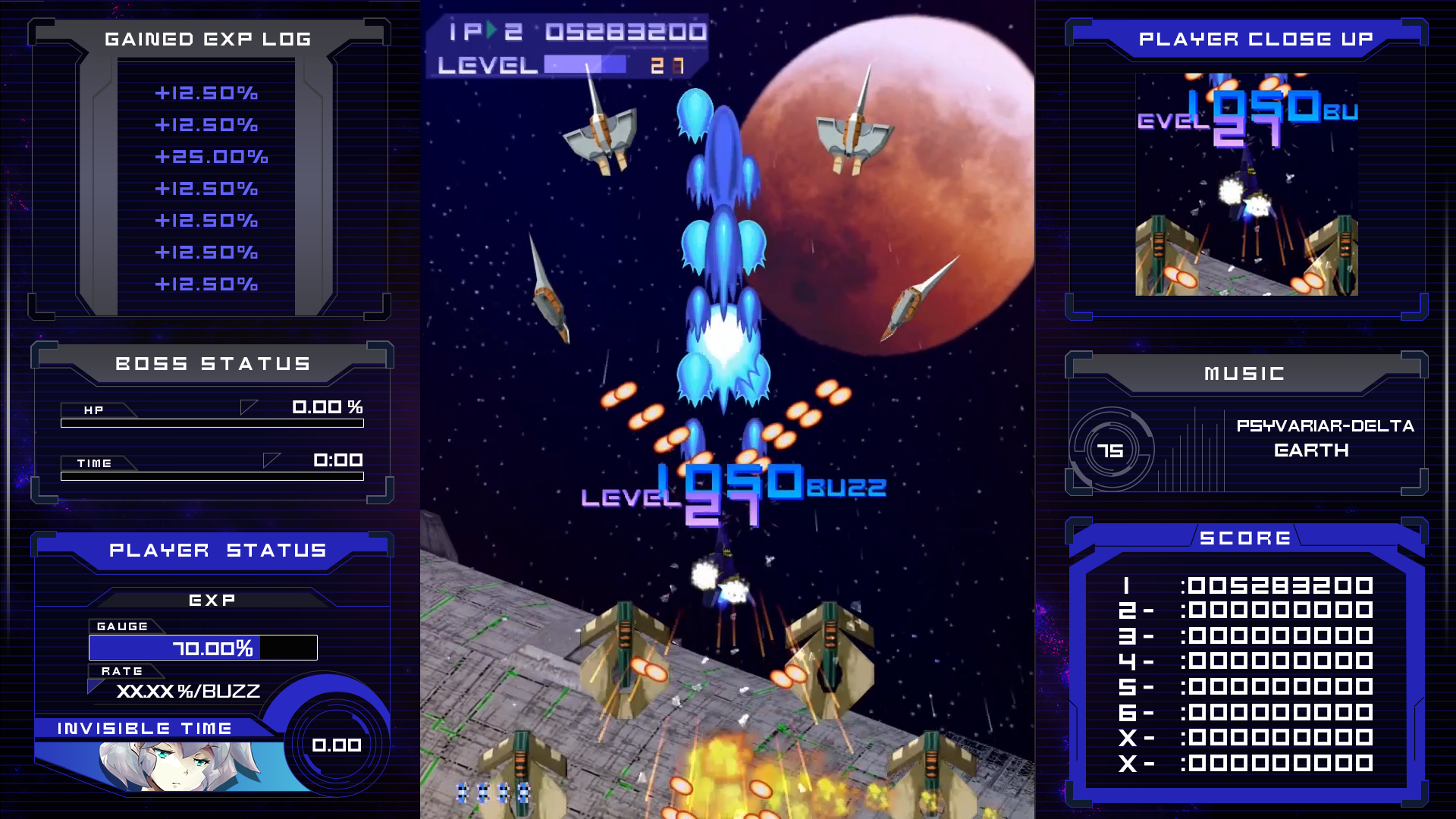Viewport: 1456px width, 819px height.
Task: Open the Player Close Up tab
Action: click(1257, 39)
